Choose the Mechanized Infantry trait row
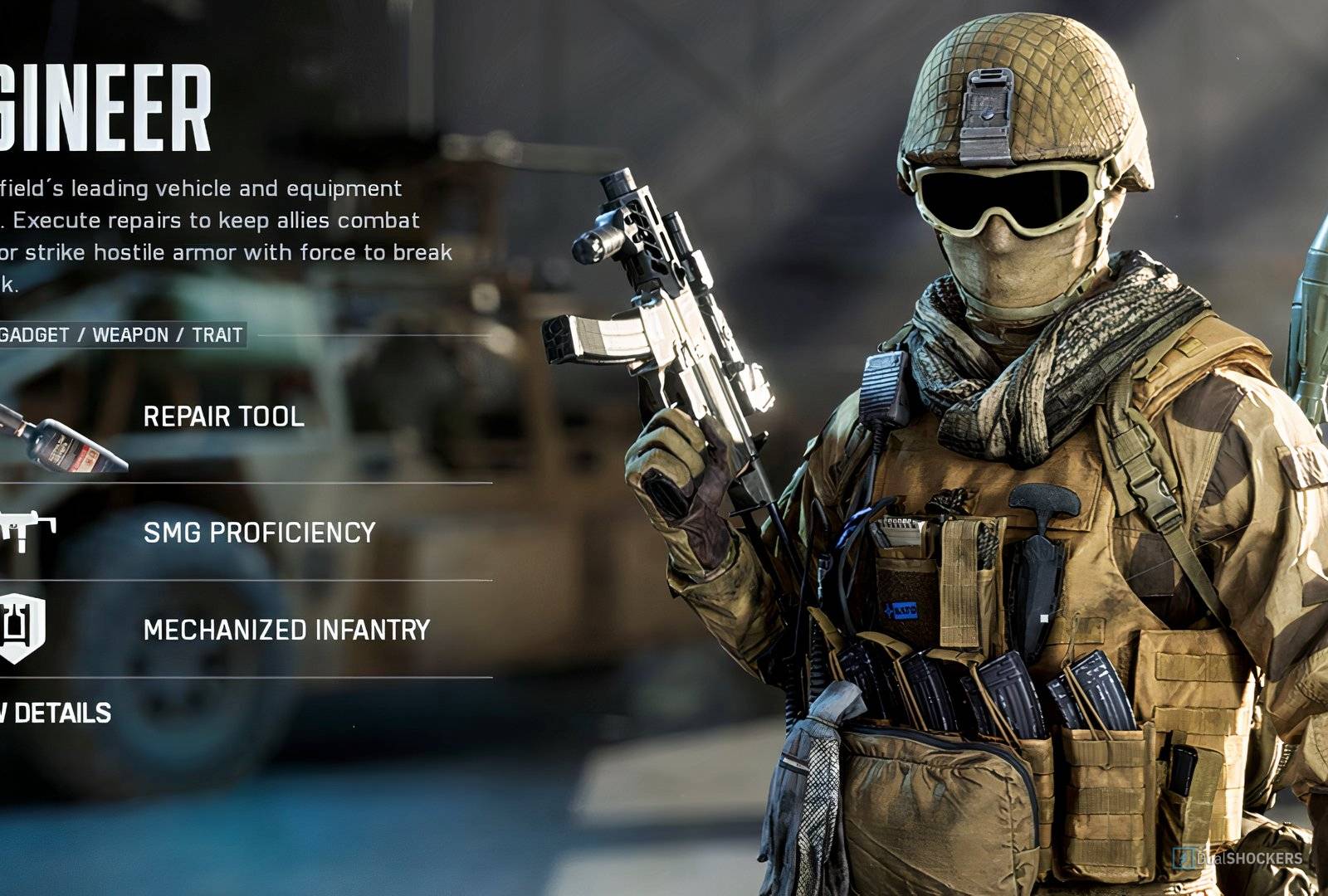 286,631
